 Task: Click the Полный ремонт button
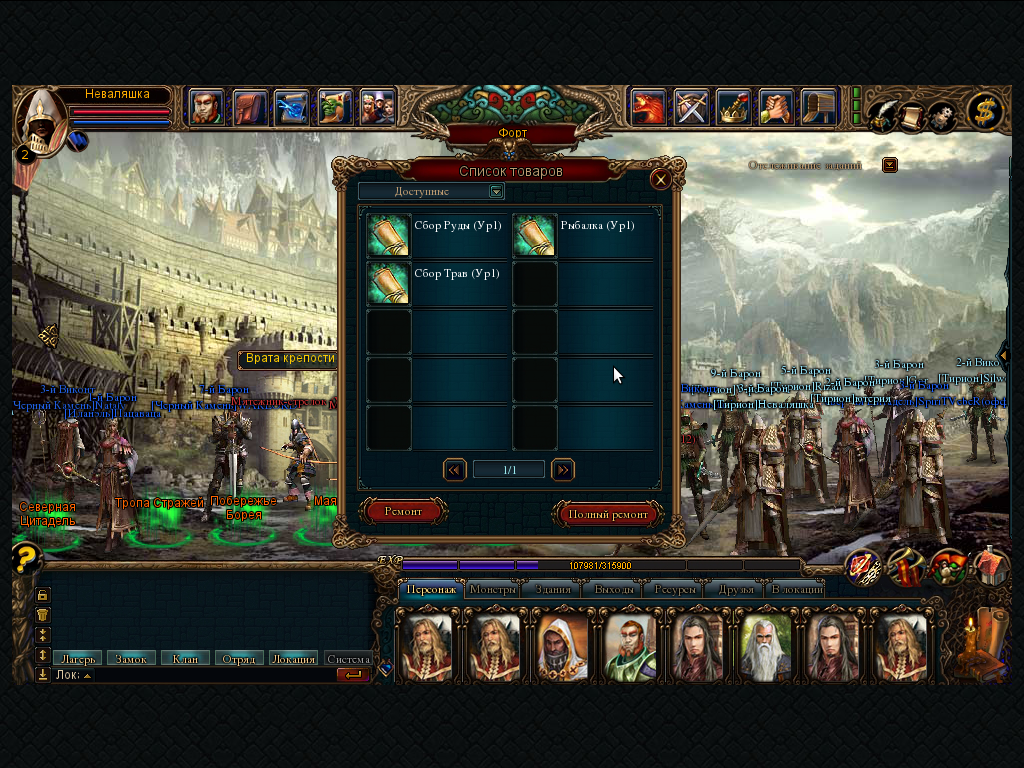tap(608, 514)
